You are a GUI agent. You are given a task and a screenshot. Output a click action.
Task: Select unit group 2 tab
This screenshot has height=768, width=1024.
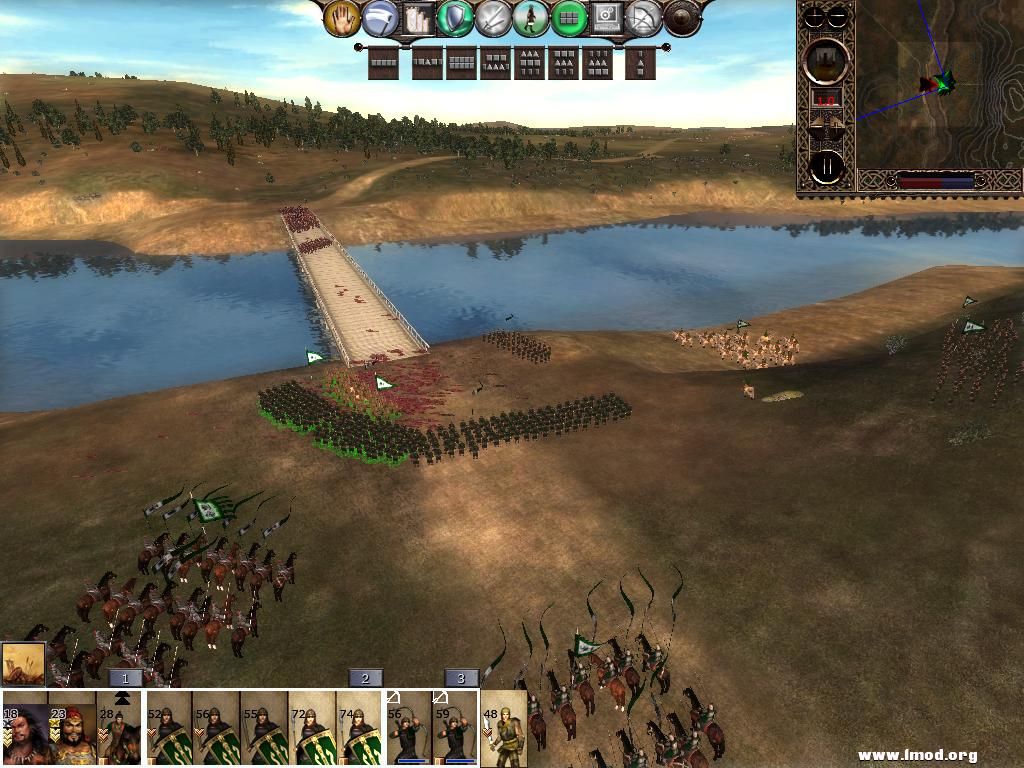(365, 678)
